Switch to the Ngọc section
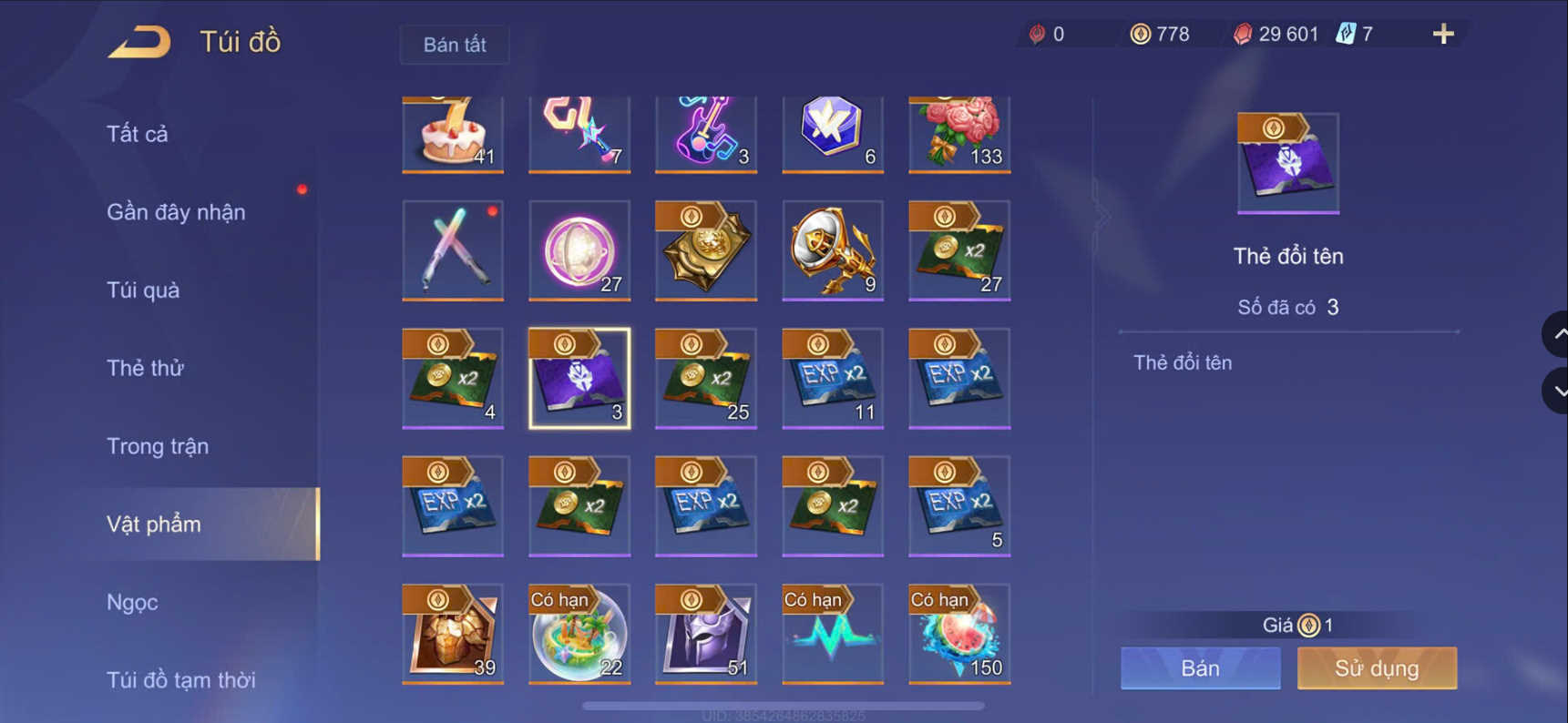Image resolution: width=1568 pixels, height=723 pixels. point(133,602)
